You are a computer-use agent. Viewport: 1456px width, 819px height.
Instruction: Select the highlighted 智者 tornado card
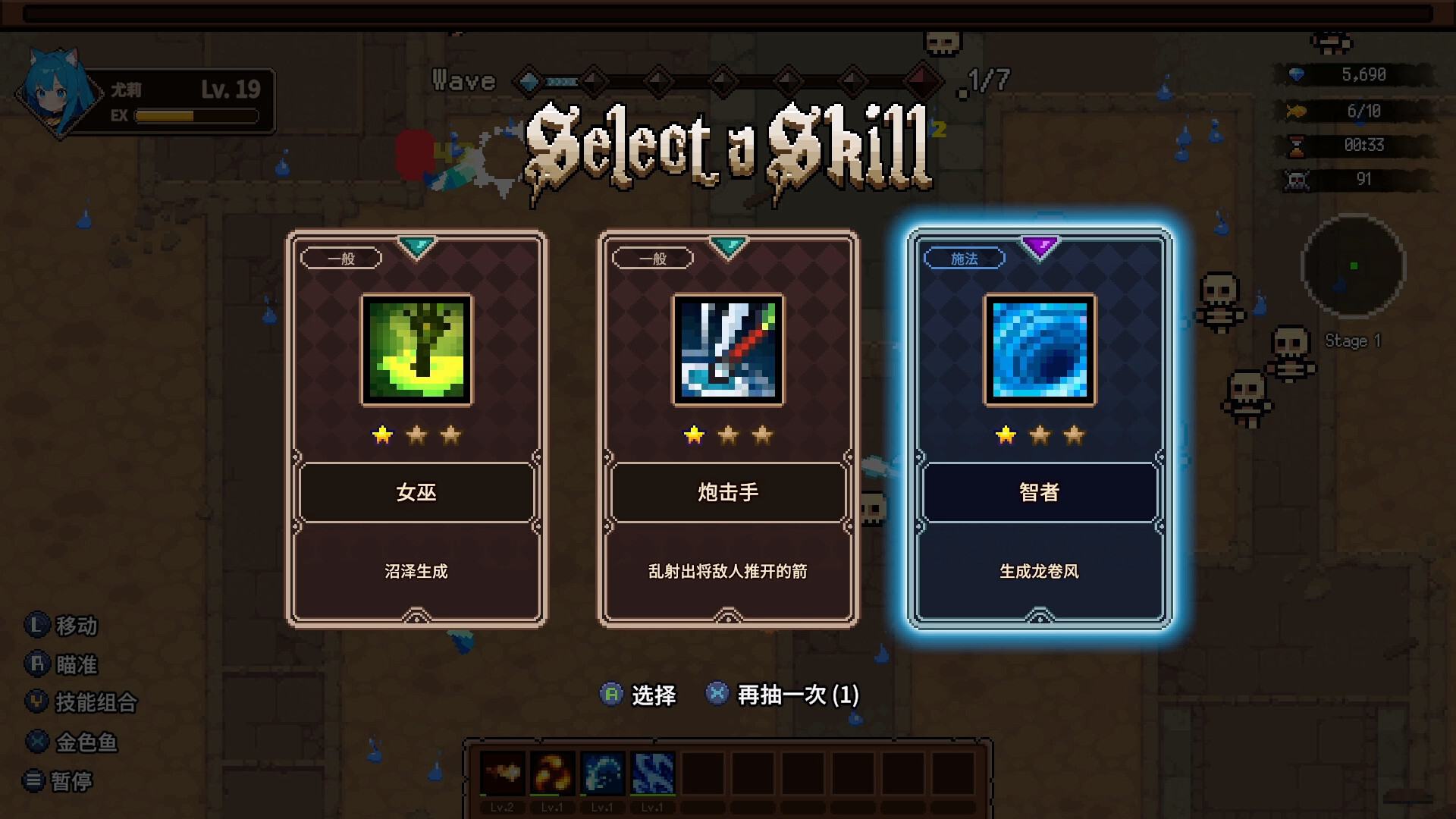point(1039,428)
